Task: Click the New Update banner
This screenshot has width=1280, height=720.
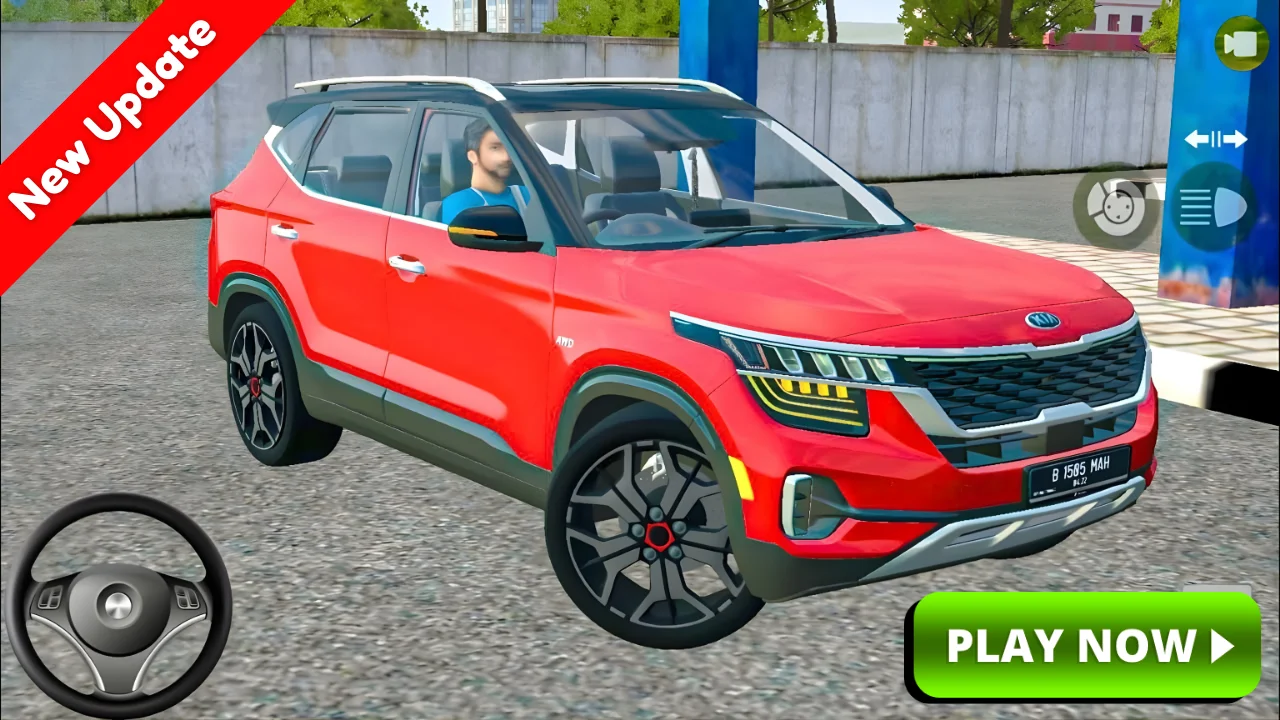Action: [x=110, y=110]
